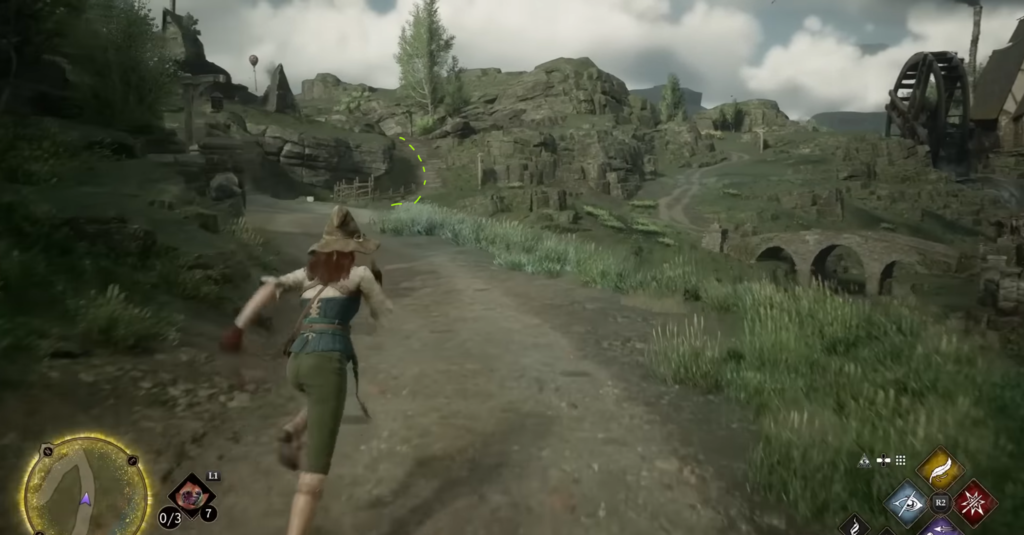Cast the red starburst damage spell
The height and width of the screenshot is (535, 1024).
973,502
